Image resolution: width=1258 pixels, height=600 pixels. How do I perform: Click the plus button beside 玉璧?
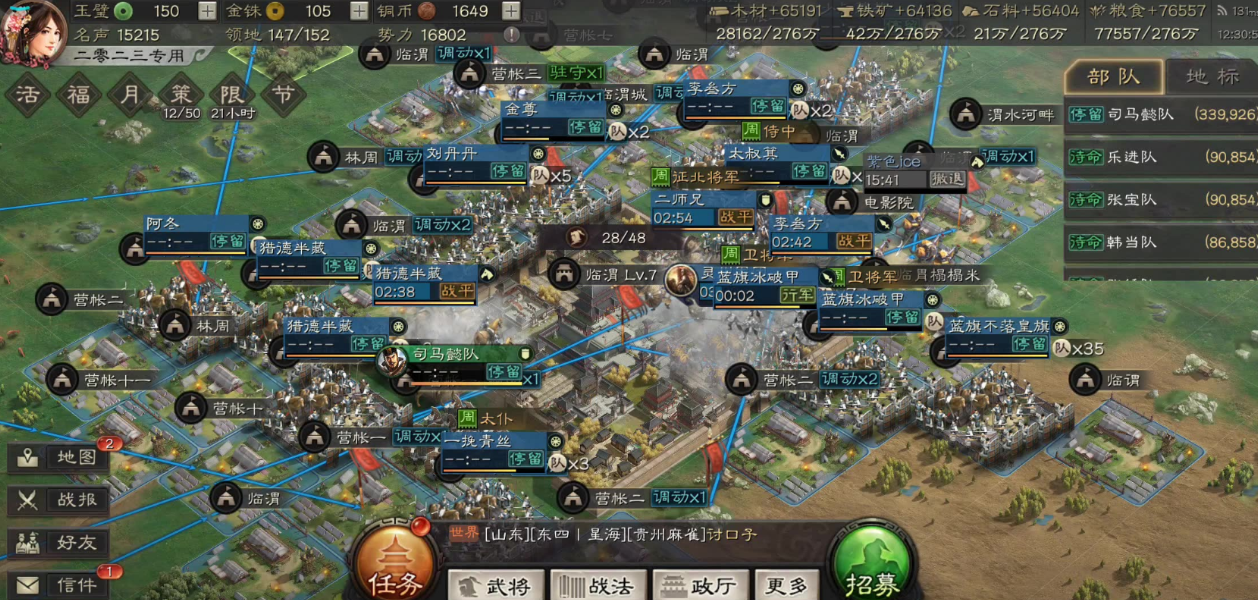pos(207,11)
